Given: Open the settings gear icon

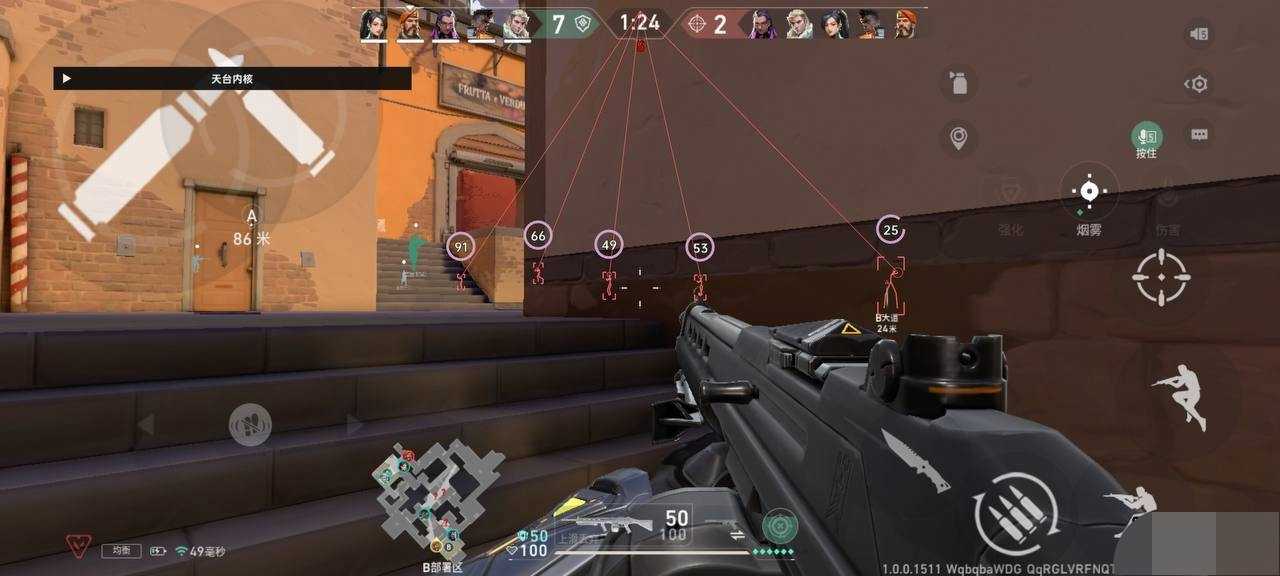Looking at the screenshot, I should [x=1197, y=84].
